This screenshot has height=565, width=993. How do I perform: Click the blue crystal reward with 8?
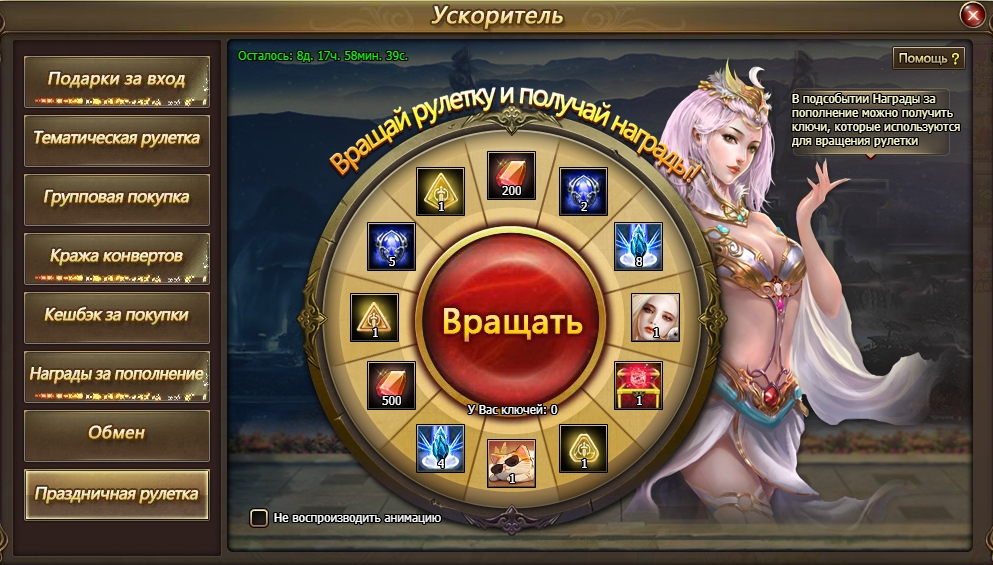point(637,247)
